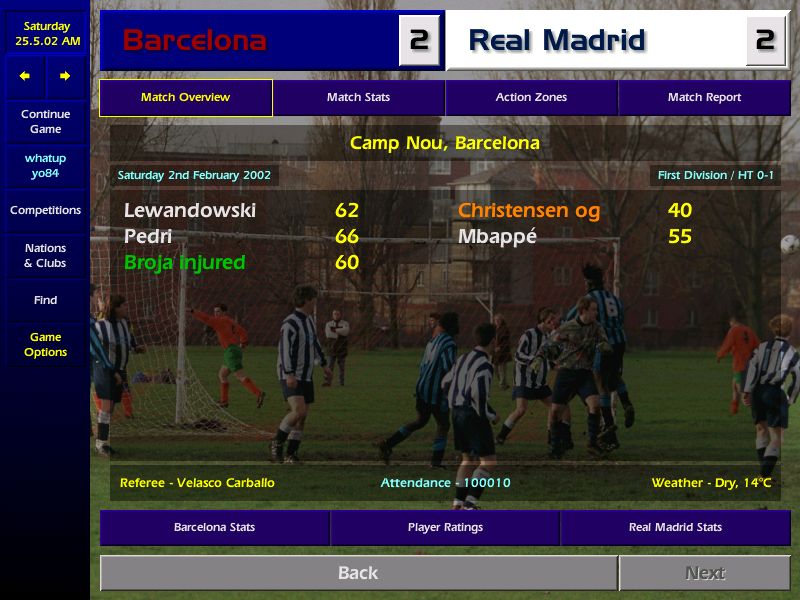Select the Match Overview tab
Image resolution: width=800 pixels, height=600 pixels.
coord(185,98)
